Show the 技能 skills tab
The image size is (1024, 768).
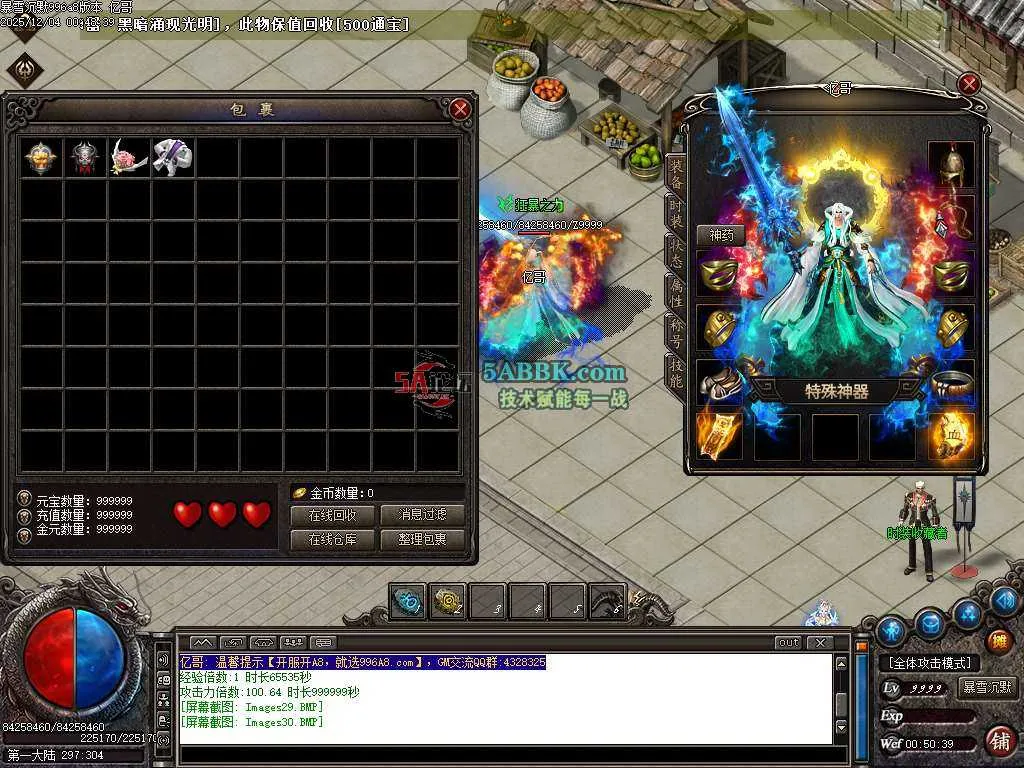(677, 371)
